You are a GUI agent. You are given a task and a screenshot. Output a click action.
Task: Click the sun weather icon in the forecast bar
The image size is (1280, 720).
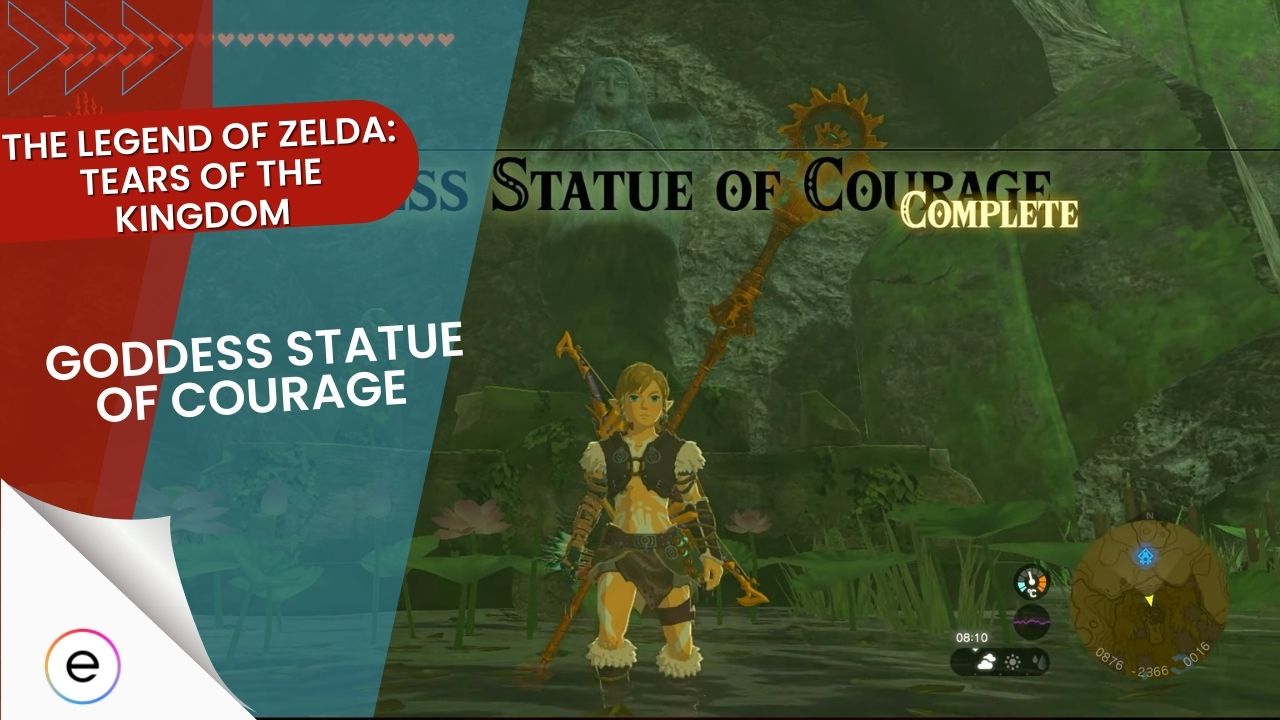[x=1012, y=662]
